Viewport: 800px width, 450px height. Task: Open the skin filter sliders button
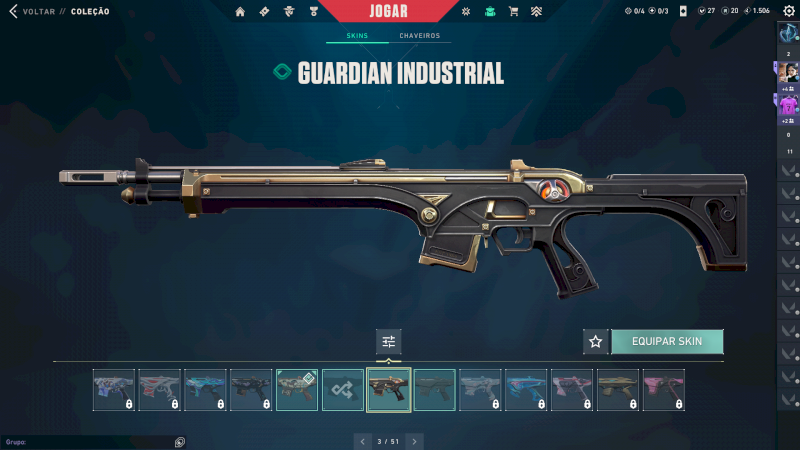389,342
